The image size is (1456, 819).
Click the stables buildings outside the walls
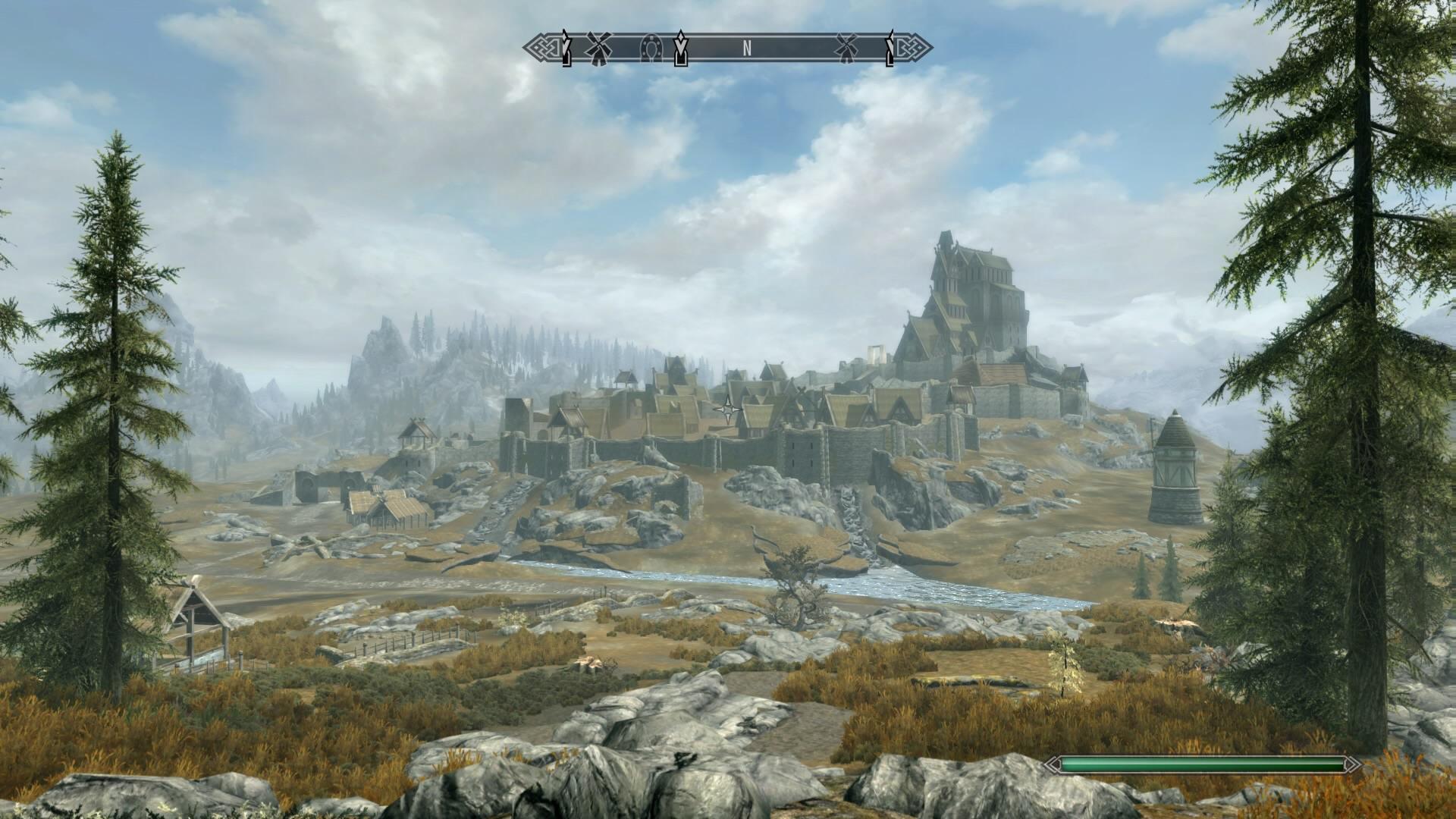click(x=387, y=508)
